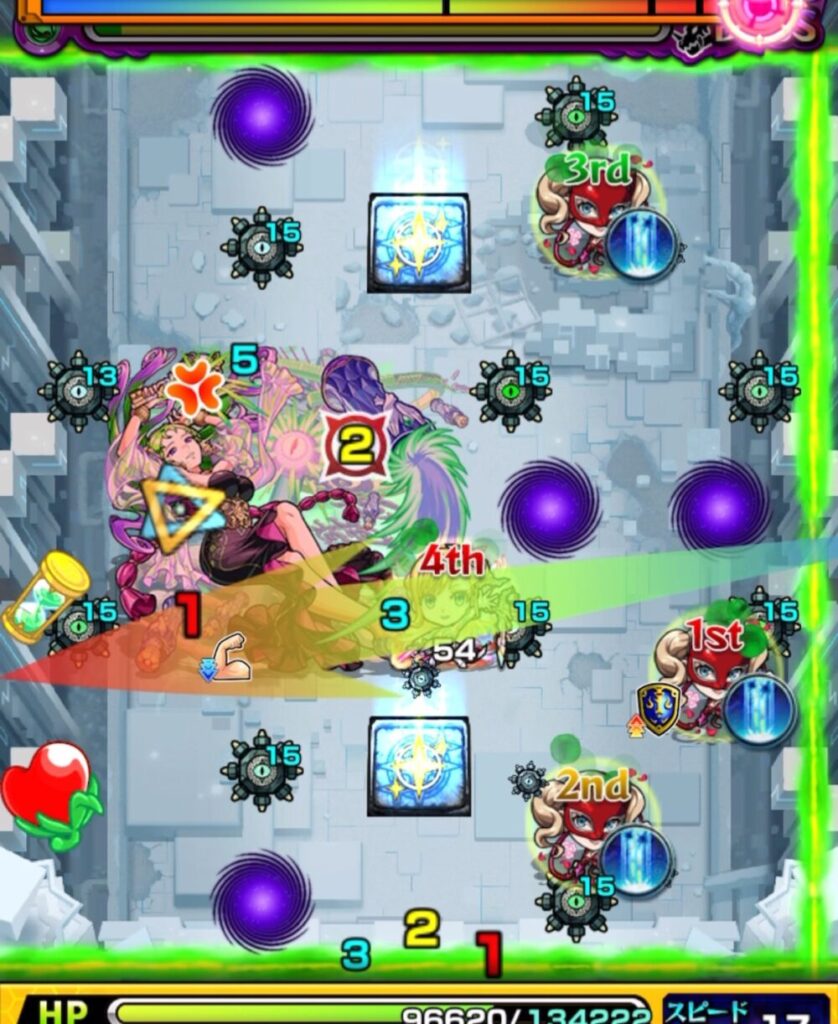Select the masked unit labeled 3rd

click(x=594, y=212)
